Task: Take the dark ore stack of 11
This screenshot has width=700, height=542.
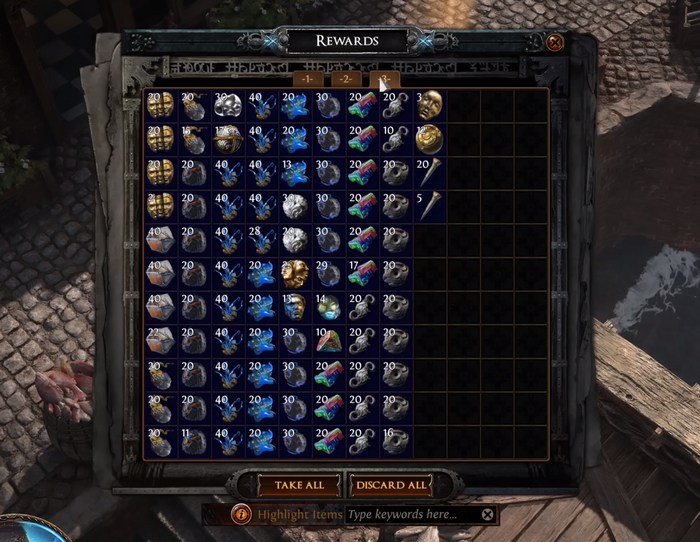Action: (x=193, y=442)
